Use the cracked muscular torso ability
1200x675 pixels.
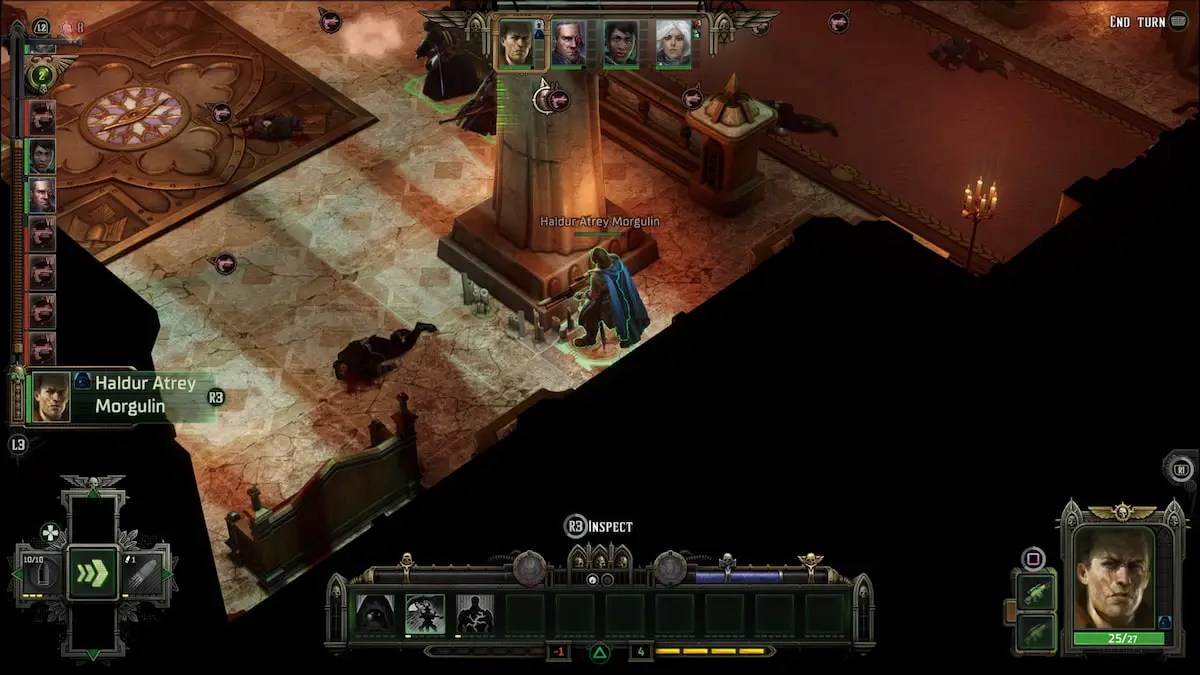point(475,614)
